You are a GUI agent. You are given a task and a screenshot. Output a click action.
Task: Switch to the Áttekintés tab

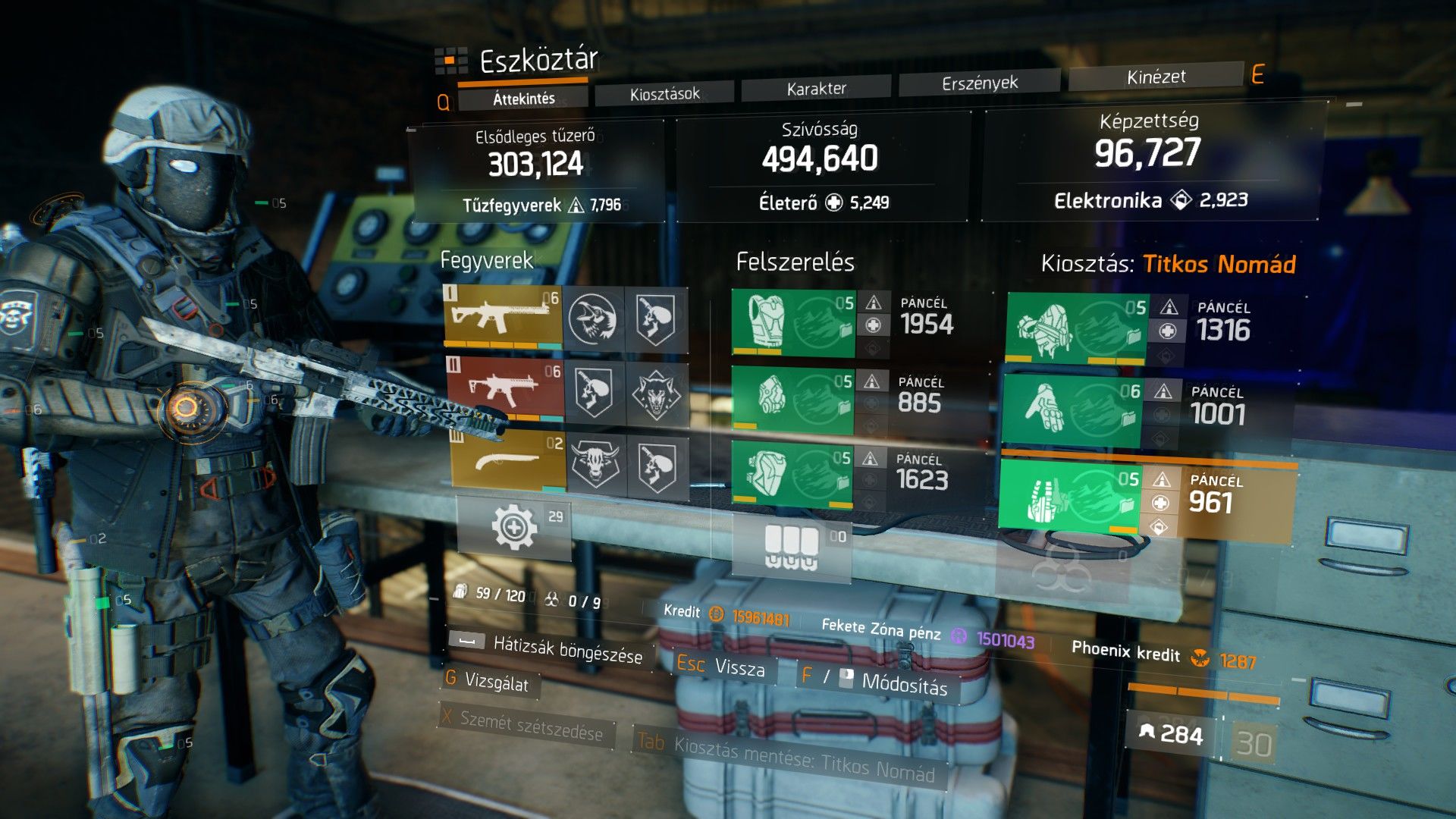click(523, 99)
